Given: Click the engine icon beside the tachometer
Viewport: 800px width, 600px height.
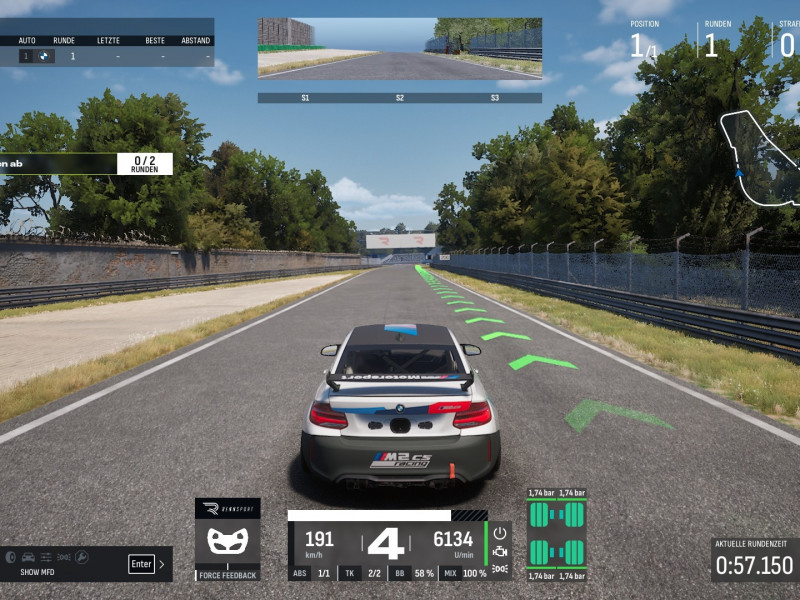Looking at the screenshot, I should (500, 552).
